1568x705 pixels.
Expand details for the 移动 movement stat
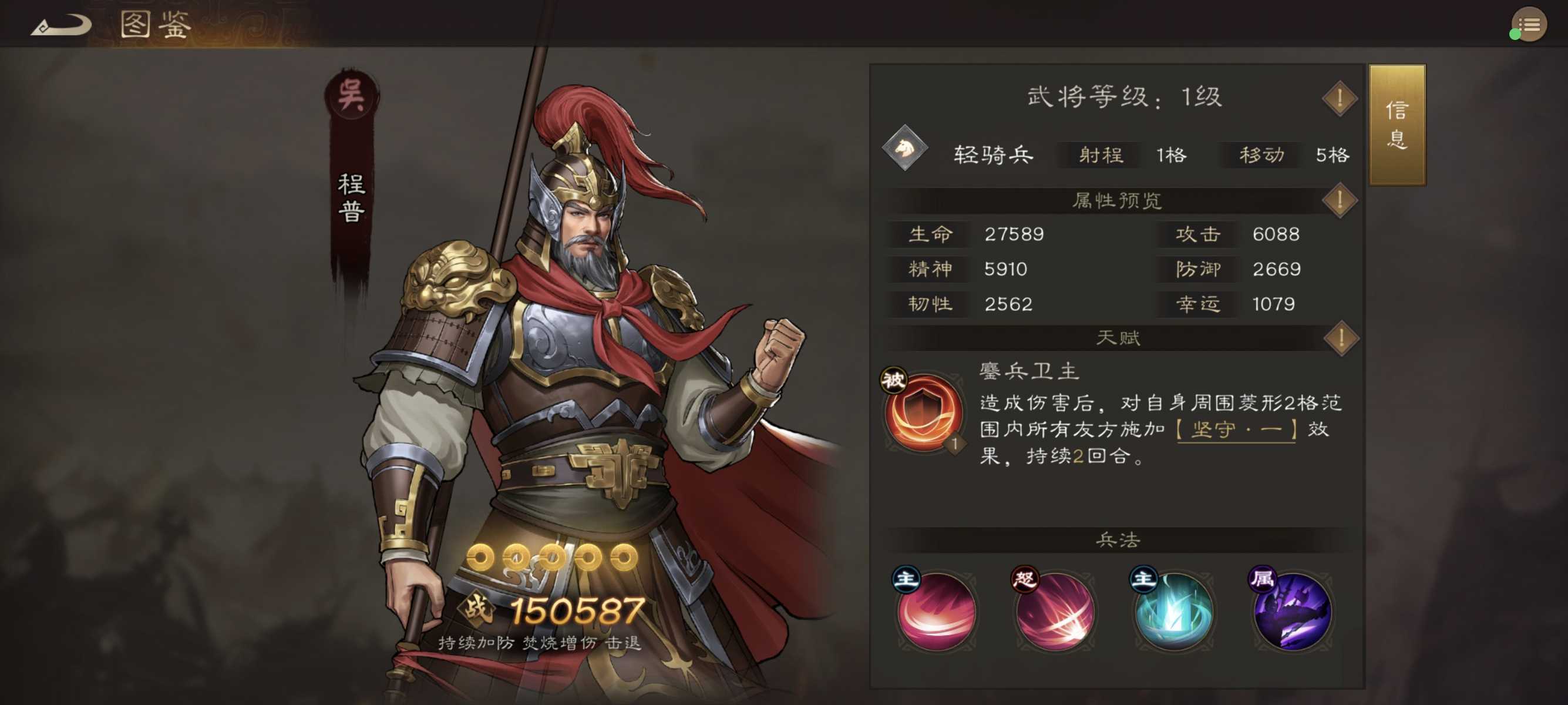pos(1260,154)
